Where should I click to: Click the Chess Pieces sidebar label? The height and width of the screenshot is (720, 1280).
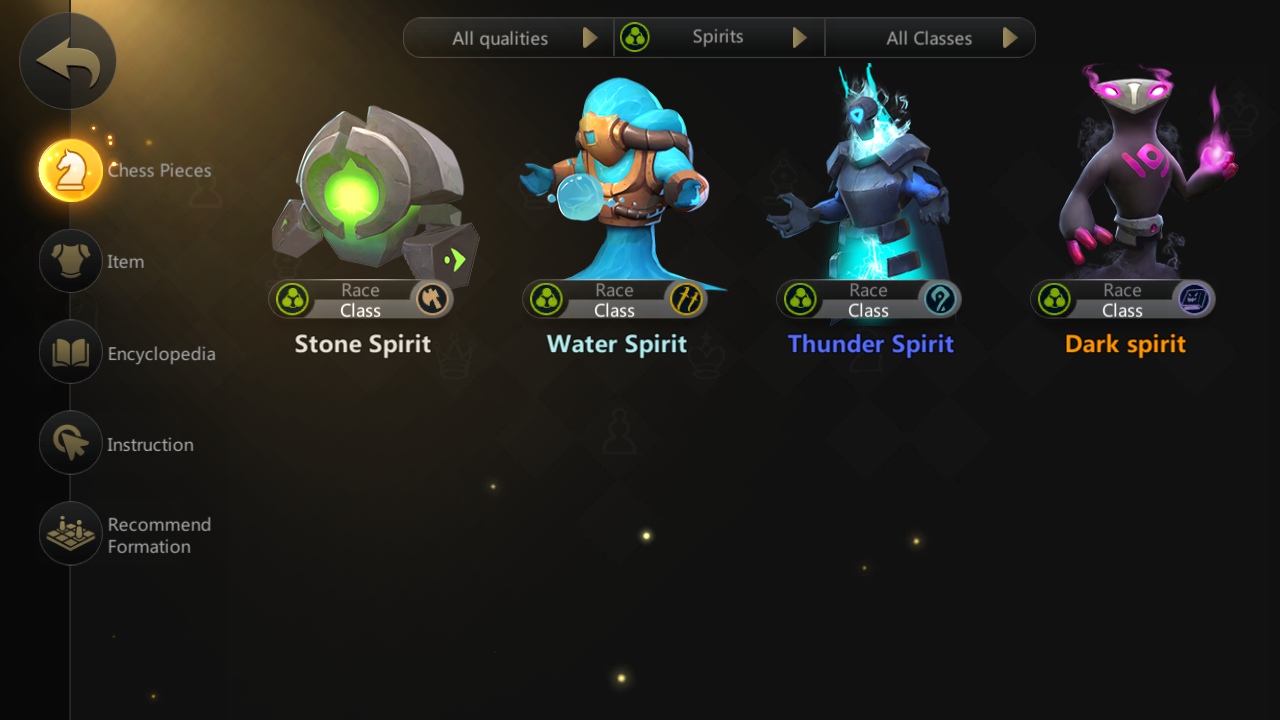click(x=159, y=170)
